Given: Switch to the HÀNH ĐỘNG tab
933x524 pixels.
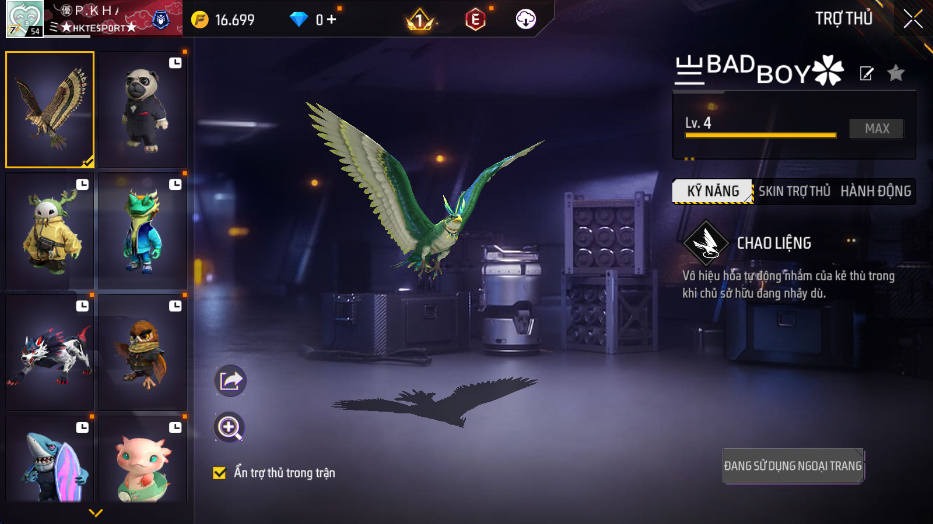Looking at the screenshot, I should (875, 191).
